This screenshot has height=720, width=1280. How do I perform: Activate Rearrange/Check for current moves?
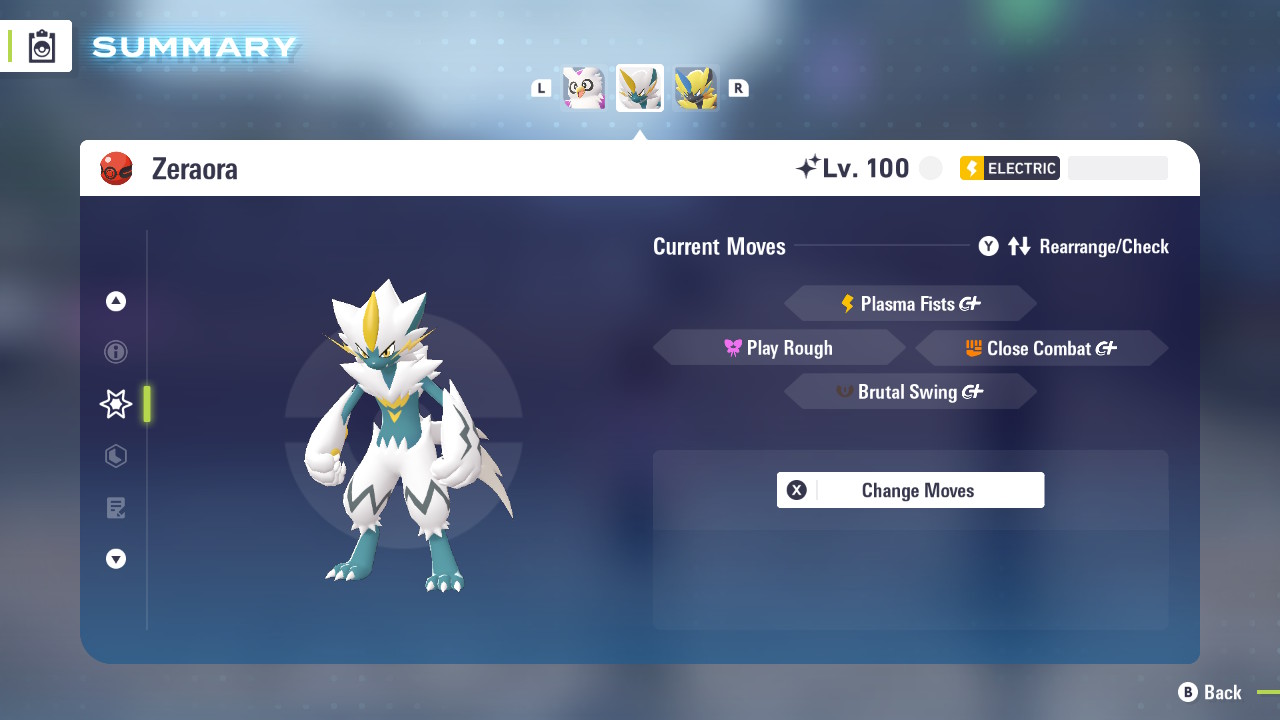click(x=1074, y=246)
